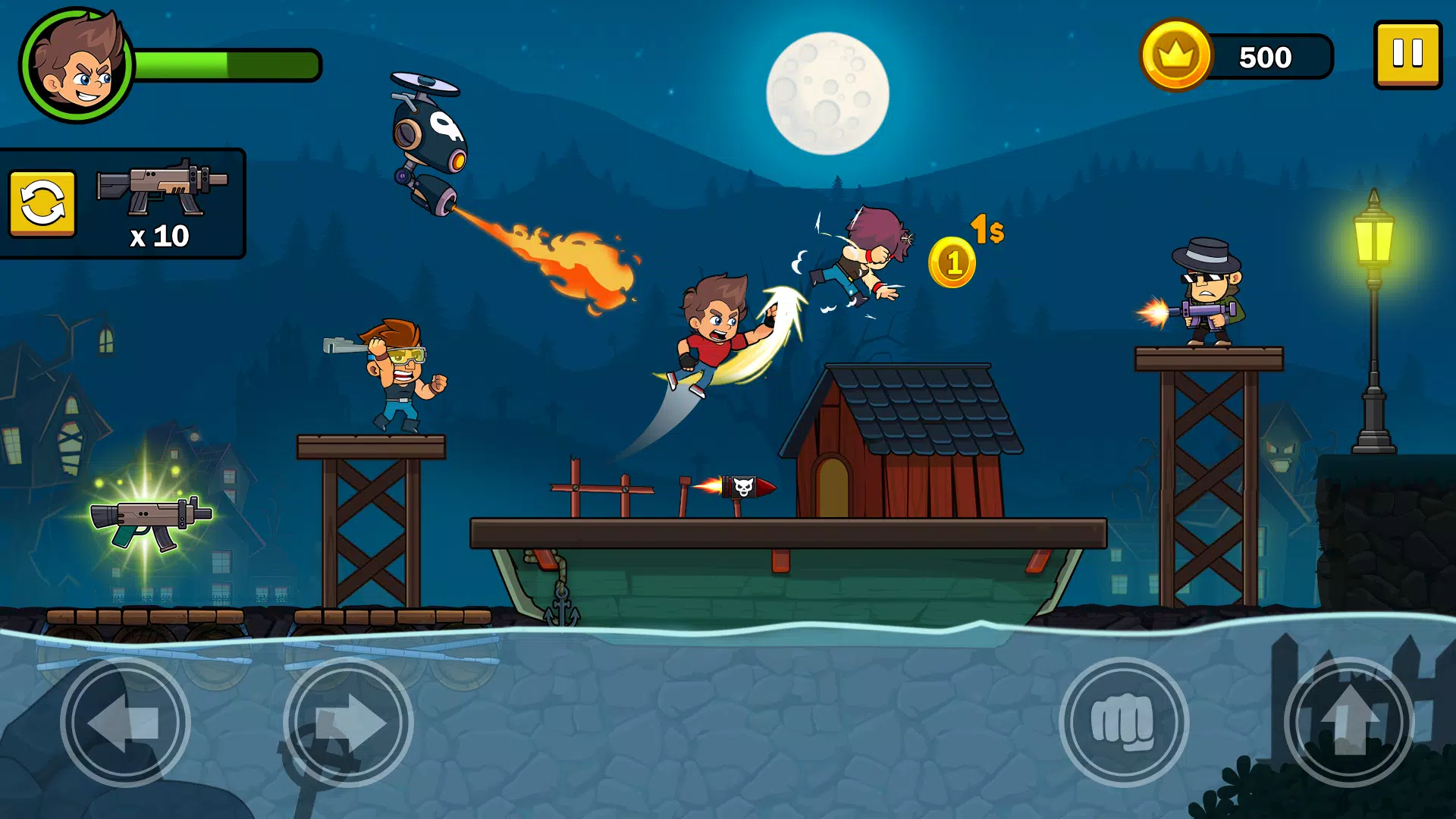
Task: Click the hero portrait avatar
Action: (76, 65)
